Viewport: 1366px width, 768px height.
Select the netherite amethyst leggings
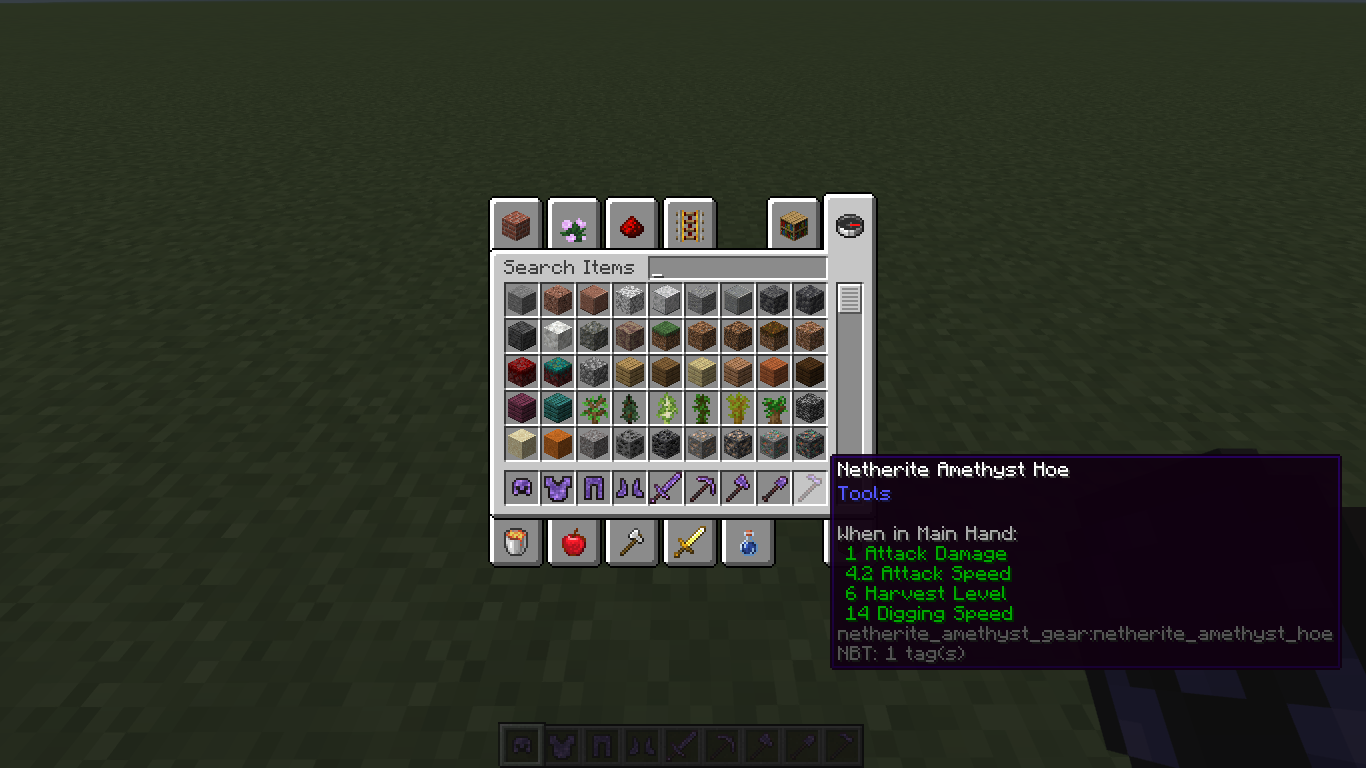tap(593, 487)
